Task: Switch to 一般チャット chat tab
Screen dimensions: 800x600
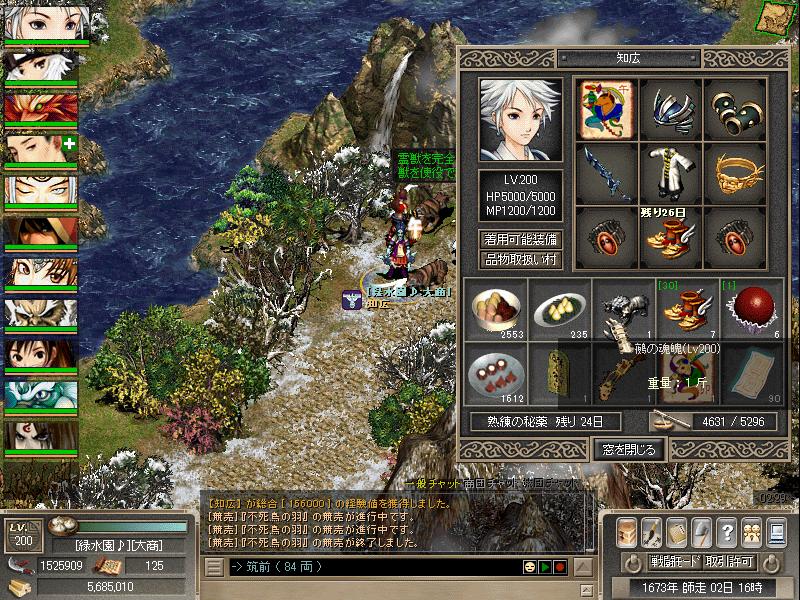Action: 483,483
